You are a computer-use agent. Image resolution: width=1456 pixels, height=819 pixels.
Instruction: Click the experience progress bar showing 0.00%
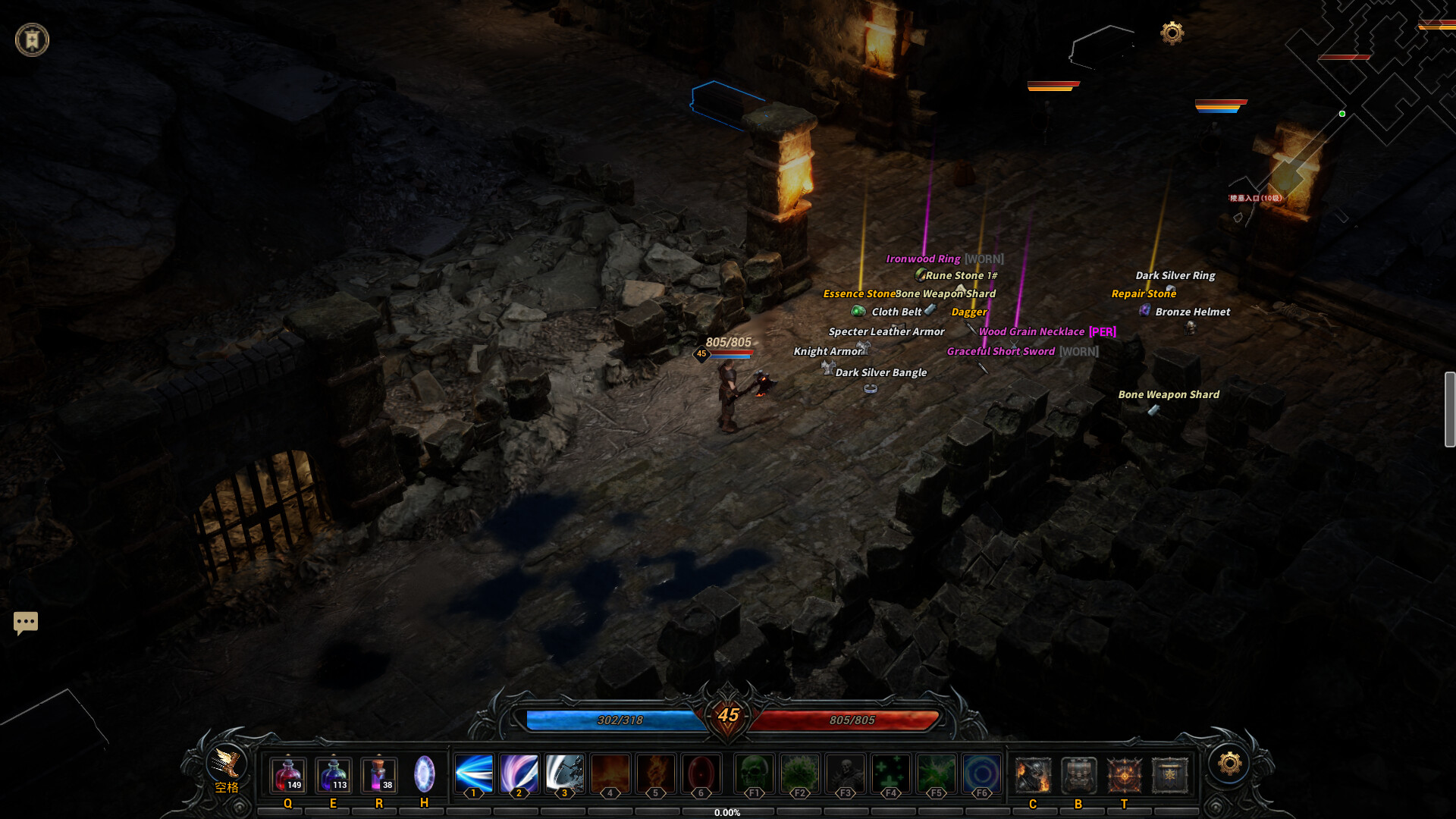tap(728, 811)
